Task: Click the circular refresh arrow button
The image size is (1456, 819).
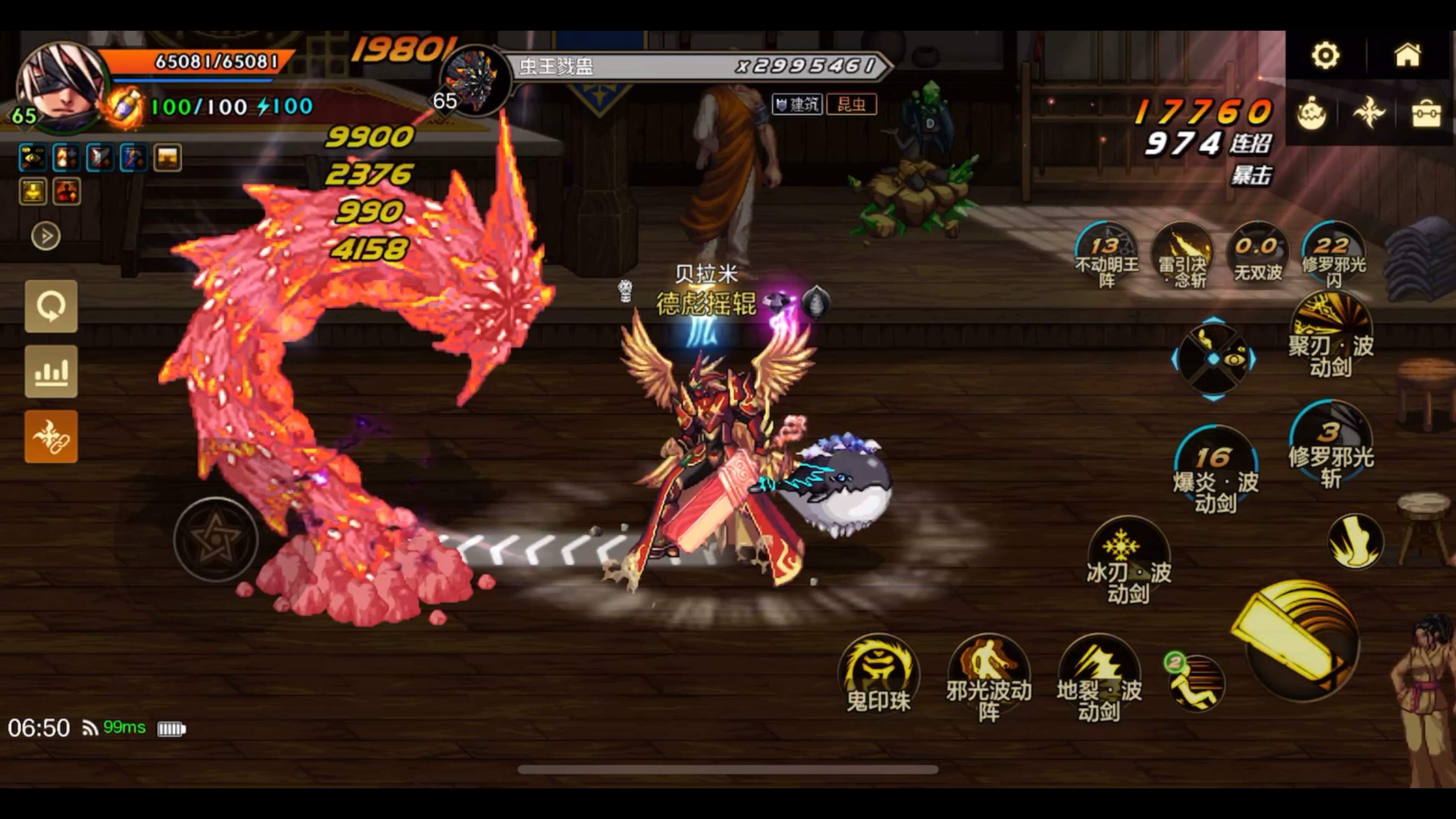Action: 51,306
